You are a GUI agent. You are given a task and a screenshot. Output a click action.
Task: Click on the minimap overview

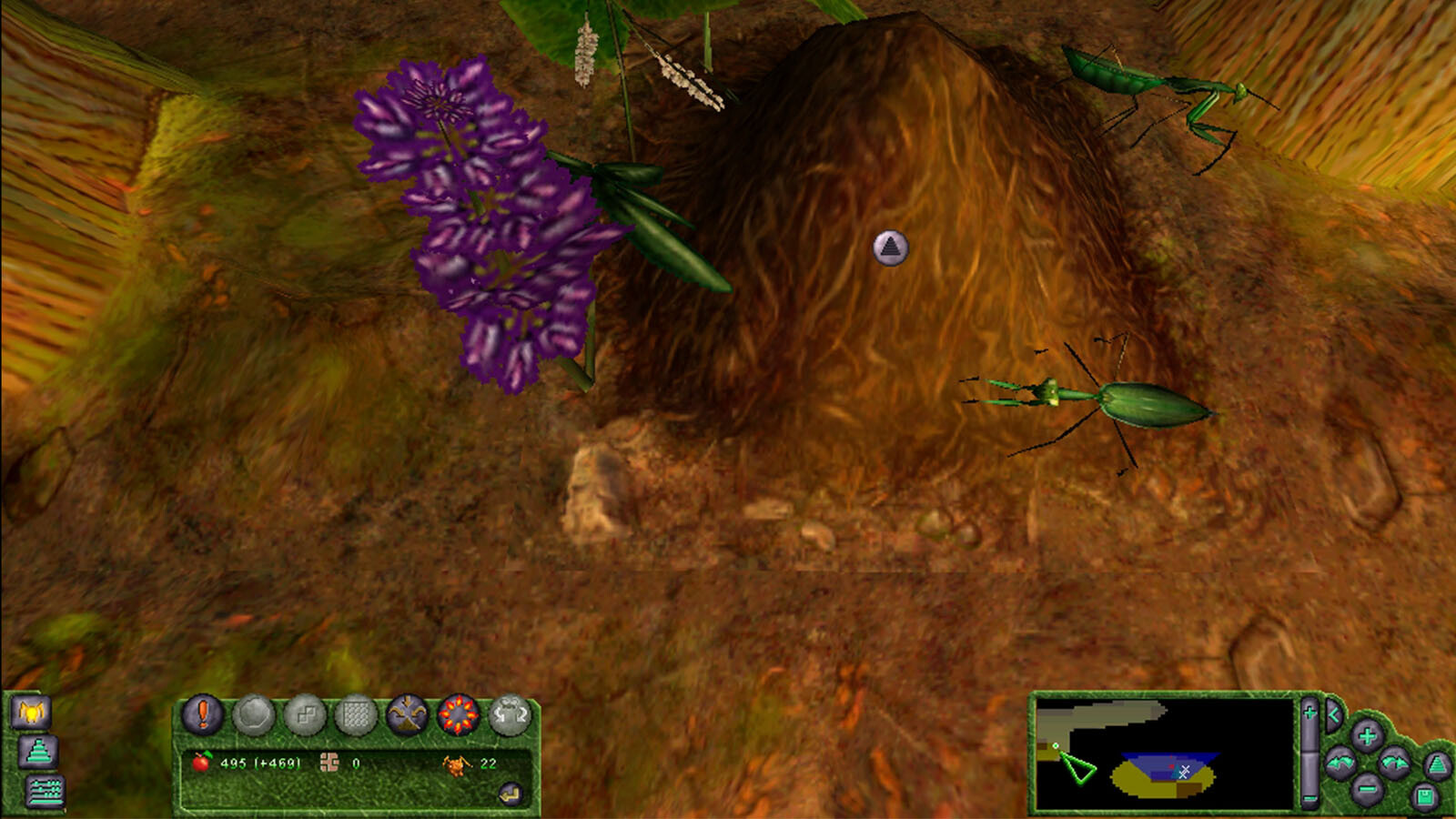tap(1164, 753)
